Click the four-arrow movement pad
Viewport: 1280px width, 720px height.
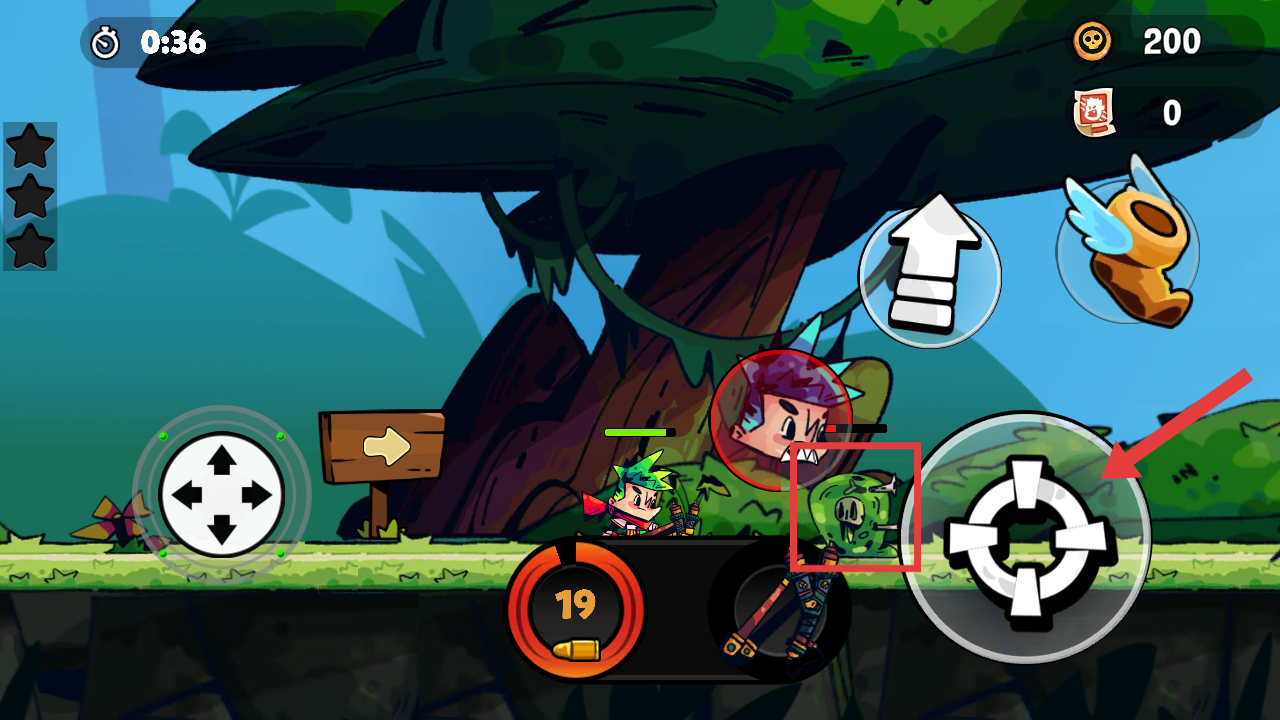(221, 494)
